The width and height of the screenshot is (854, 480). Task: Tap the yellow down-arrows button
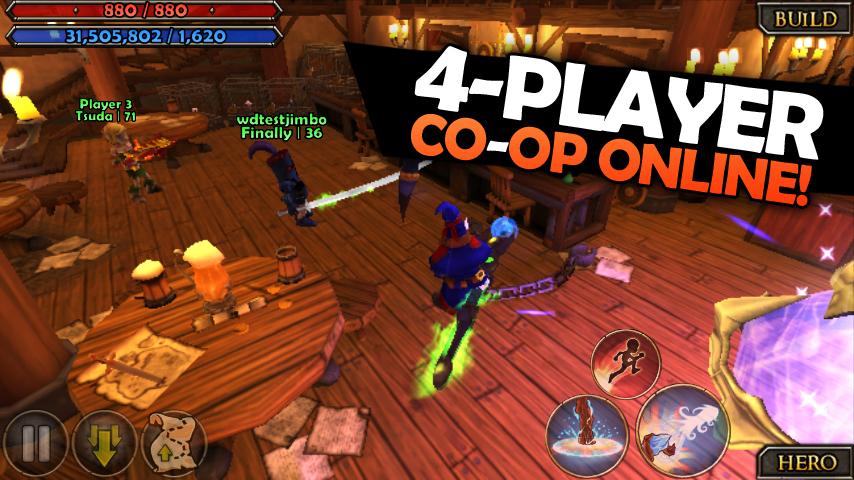click(x=103, y=443)
